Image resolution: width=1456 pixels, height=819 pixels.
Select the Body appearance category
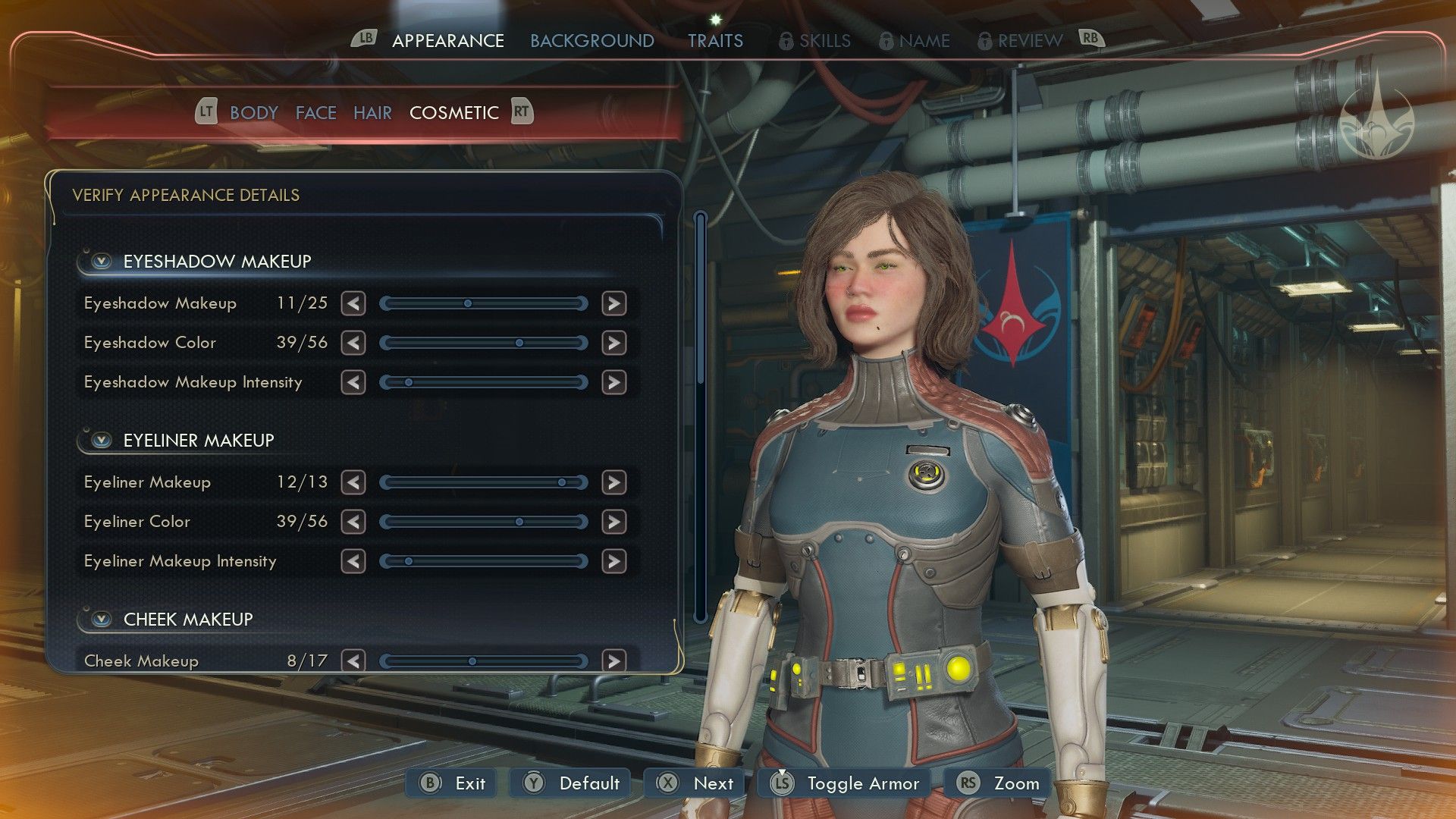(x=253, y=113)
